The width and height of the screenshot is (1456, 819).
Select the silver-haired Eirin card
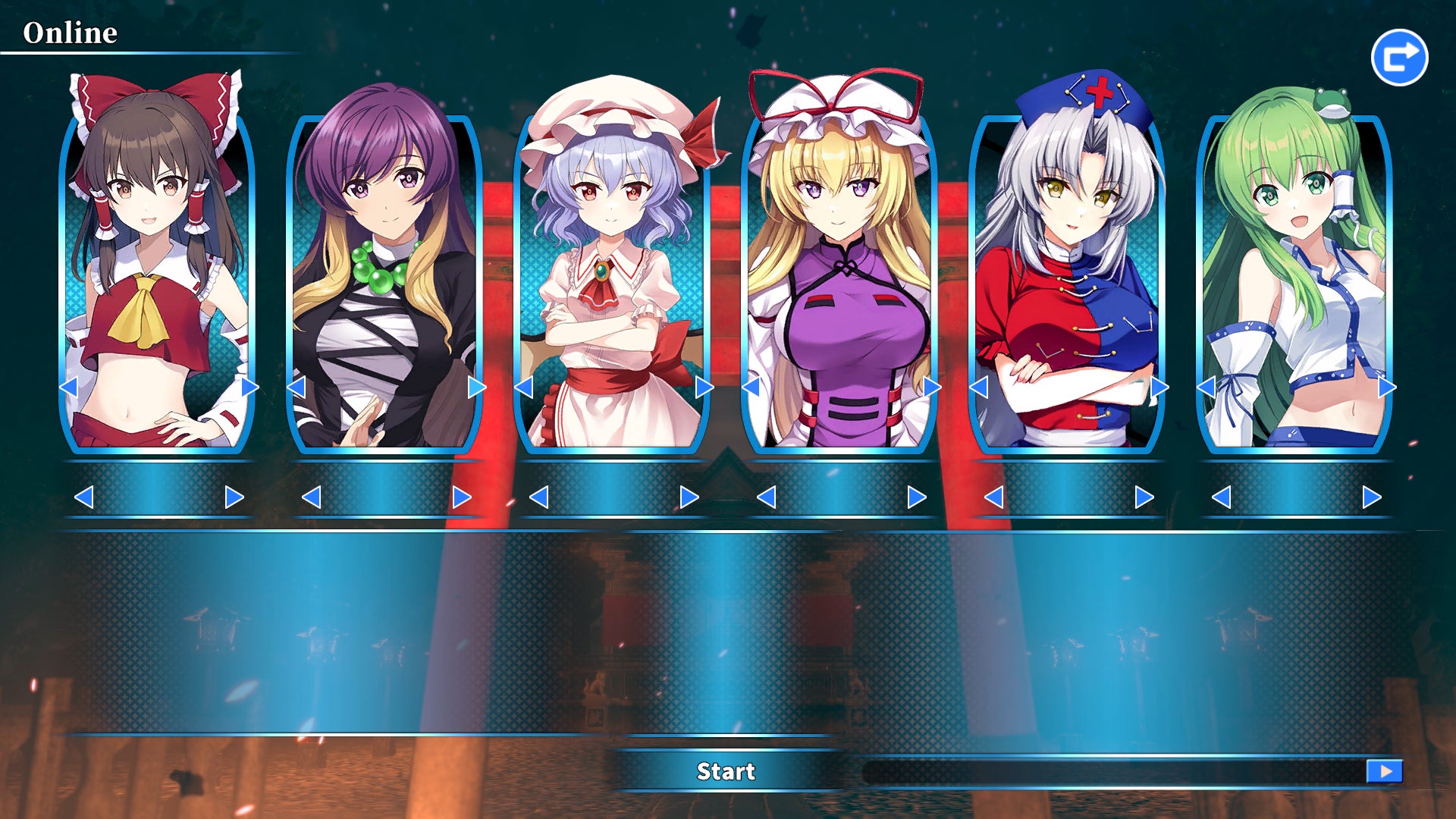pyautogui.click(x=1066, y=281)
